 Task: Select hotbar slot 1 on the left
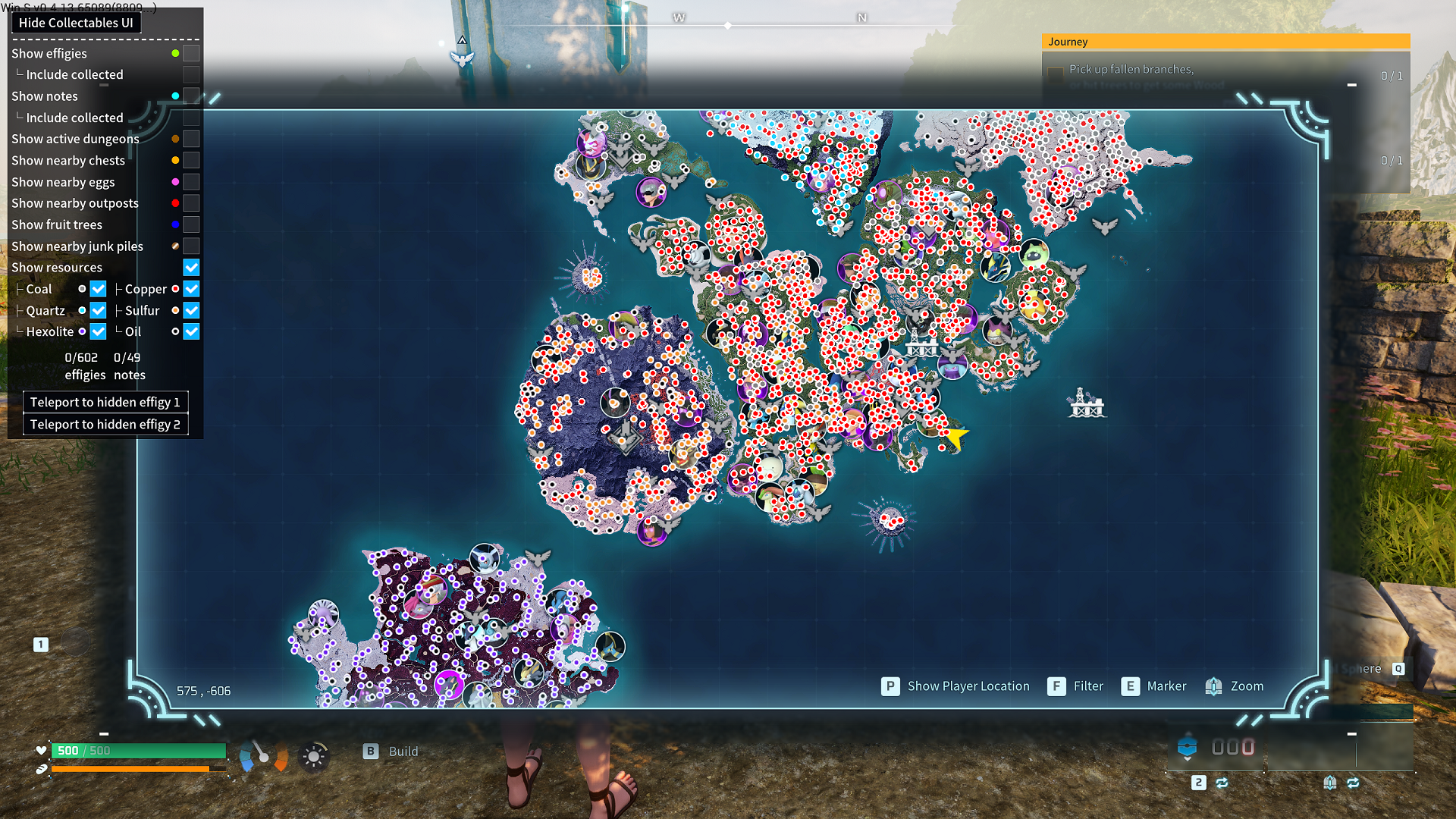tap(40, 644)
